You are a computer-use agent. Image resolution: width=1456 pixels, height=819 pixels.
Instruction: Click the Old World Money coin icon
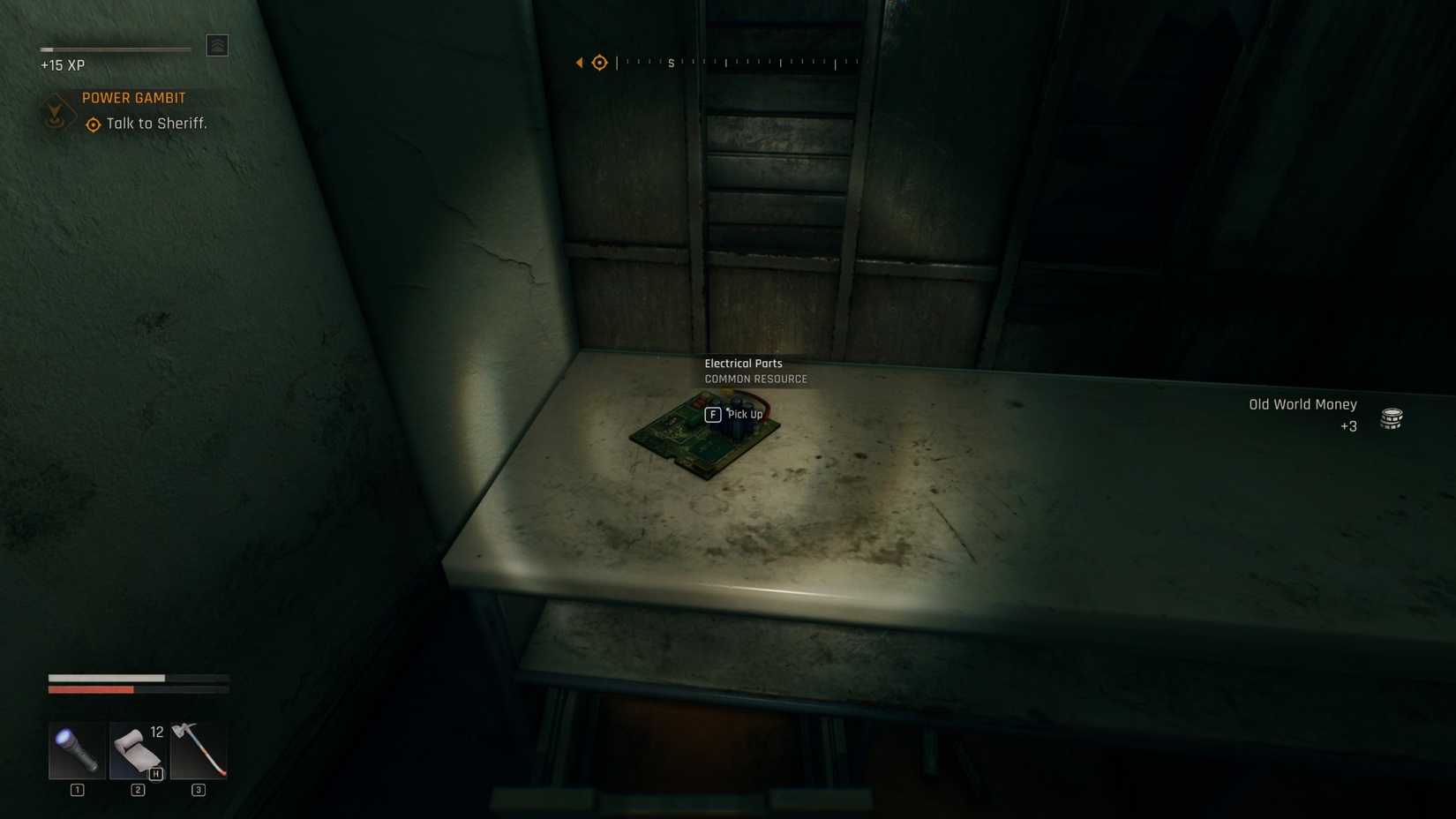pos(1392,417)
